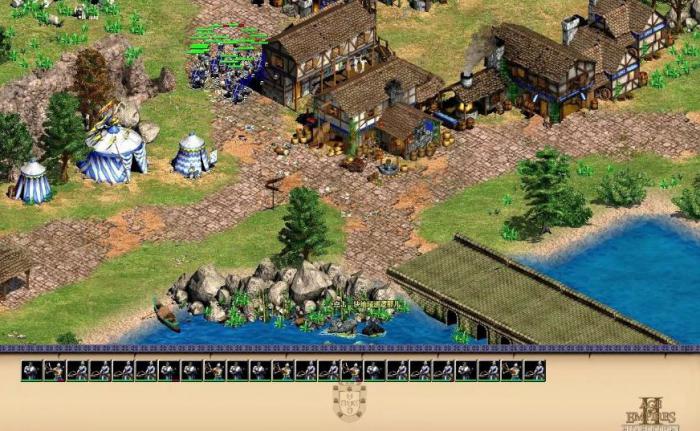This screenshot has width=700, height=431.
Task: Select the first unit portrait in the row
Action: click(x=32, y=371)
